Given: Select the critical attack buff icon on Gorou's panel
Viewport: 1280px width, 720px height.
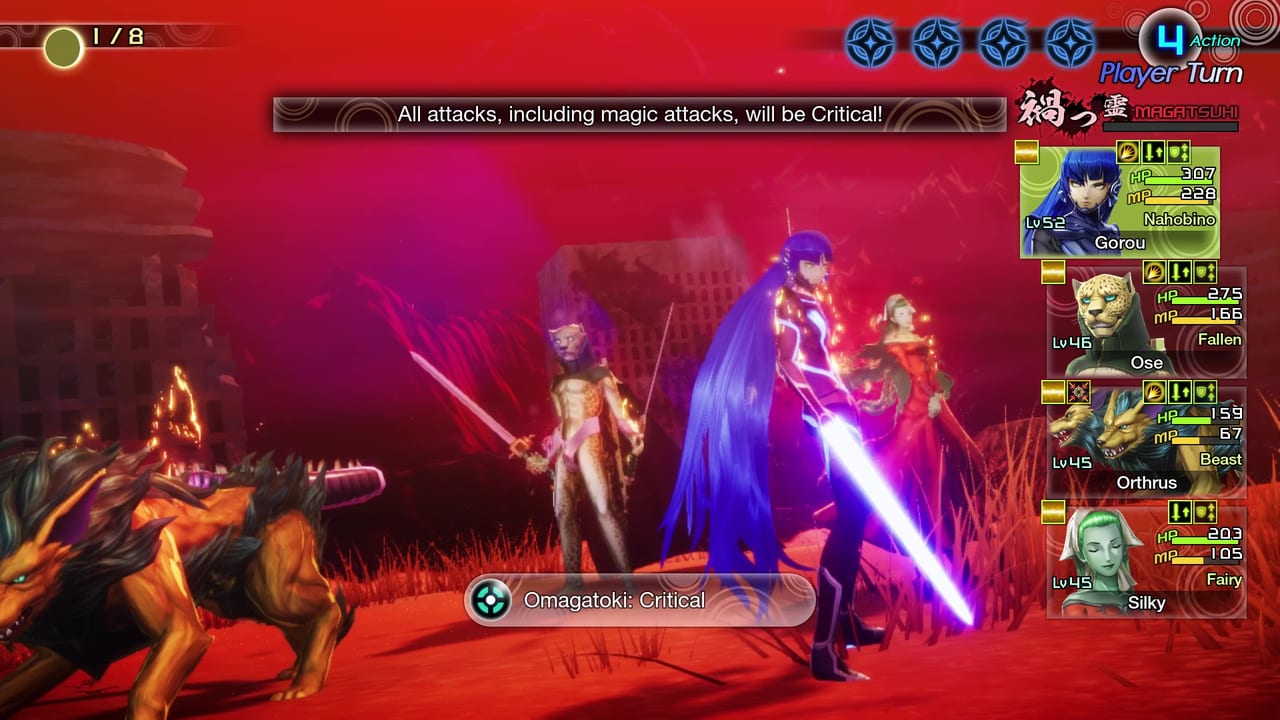Looking at the screenshot, I should pyautogui.click(x=1128, y=152).
